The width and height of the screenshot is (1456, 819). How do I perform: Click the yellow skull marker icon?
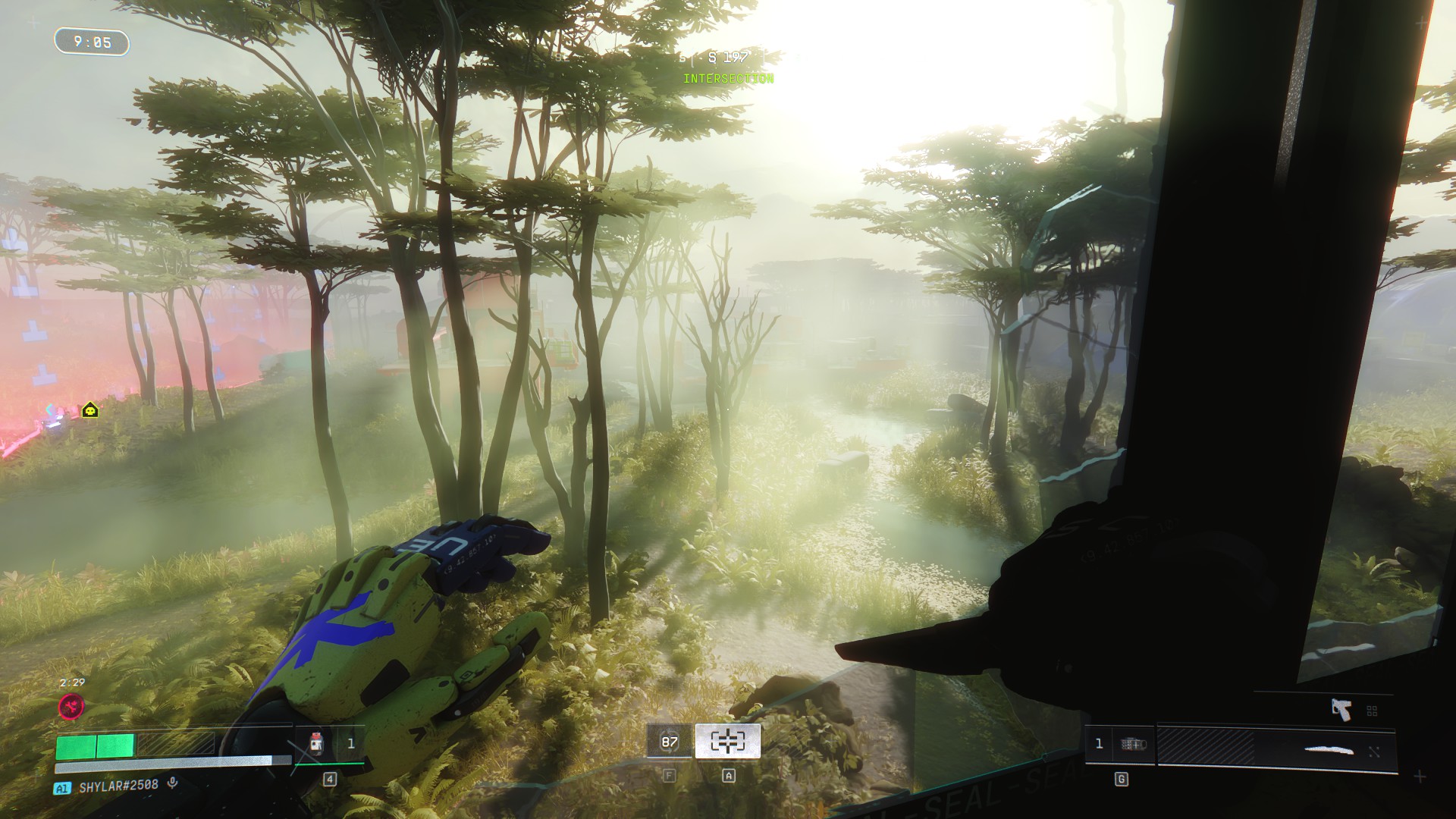click(x=90, y=410)
